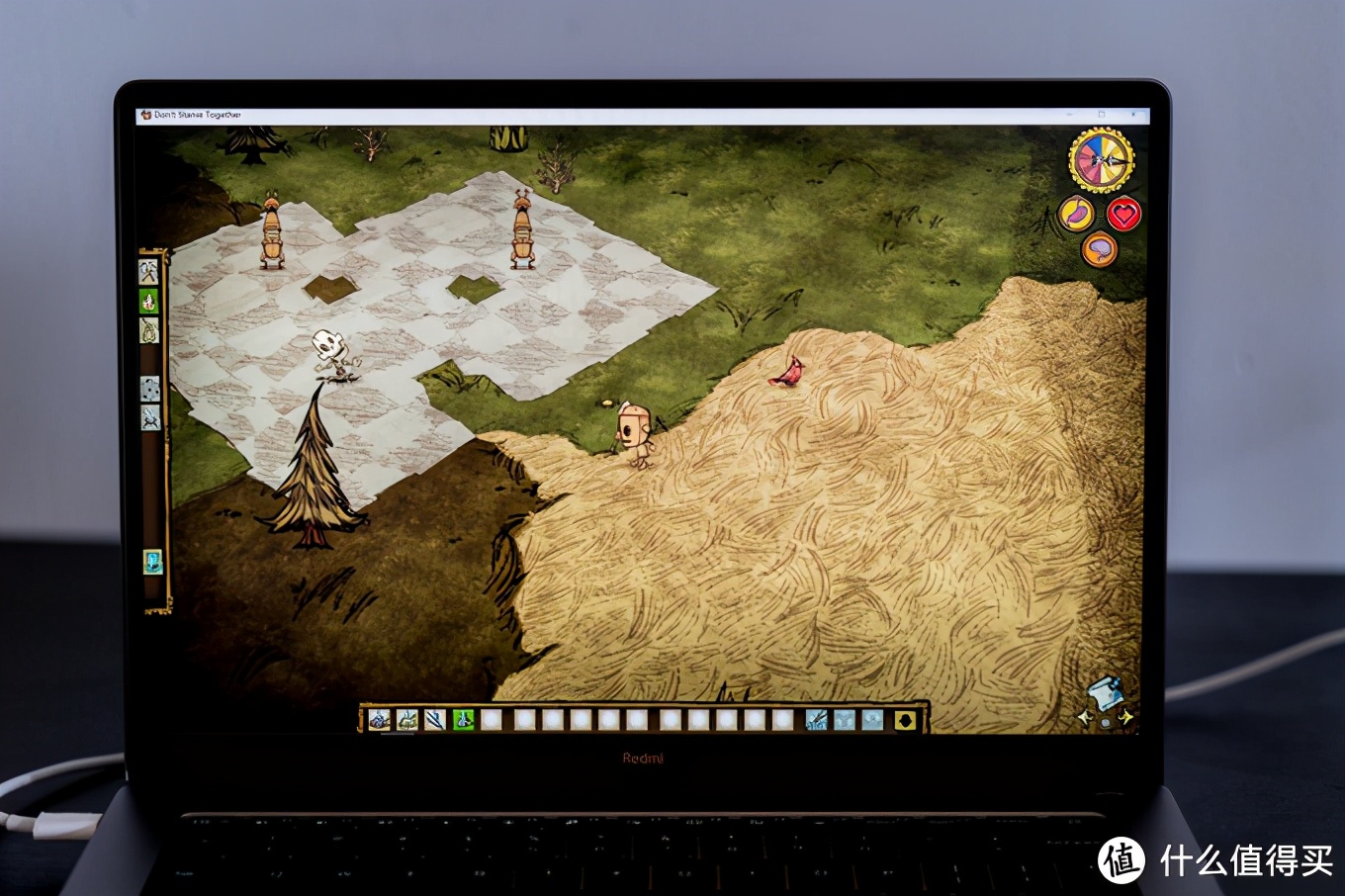Click the head equipment slot
The image size is (1345, 896).
coord(871,720)
